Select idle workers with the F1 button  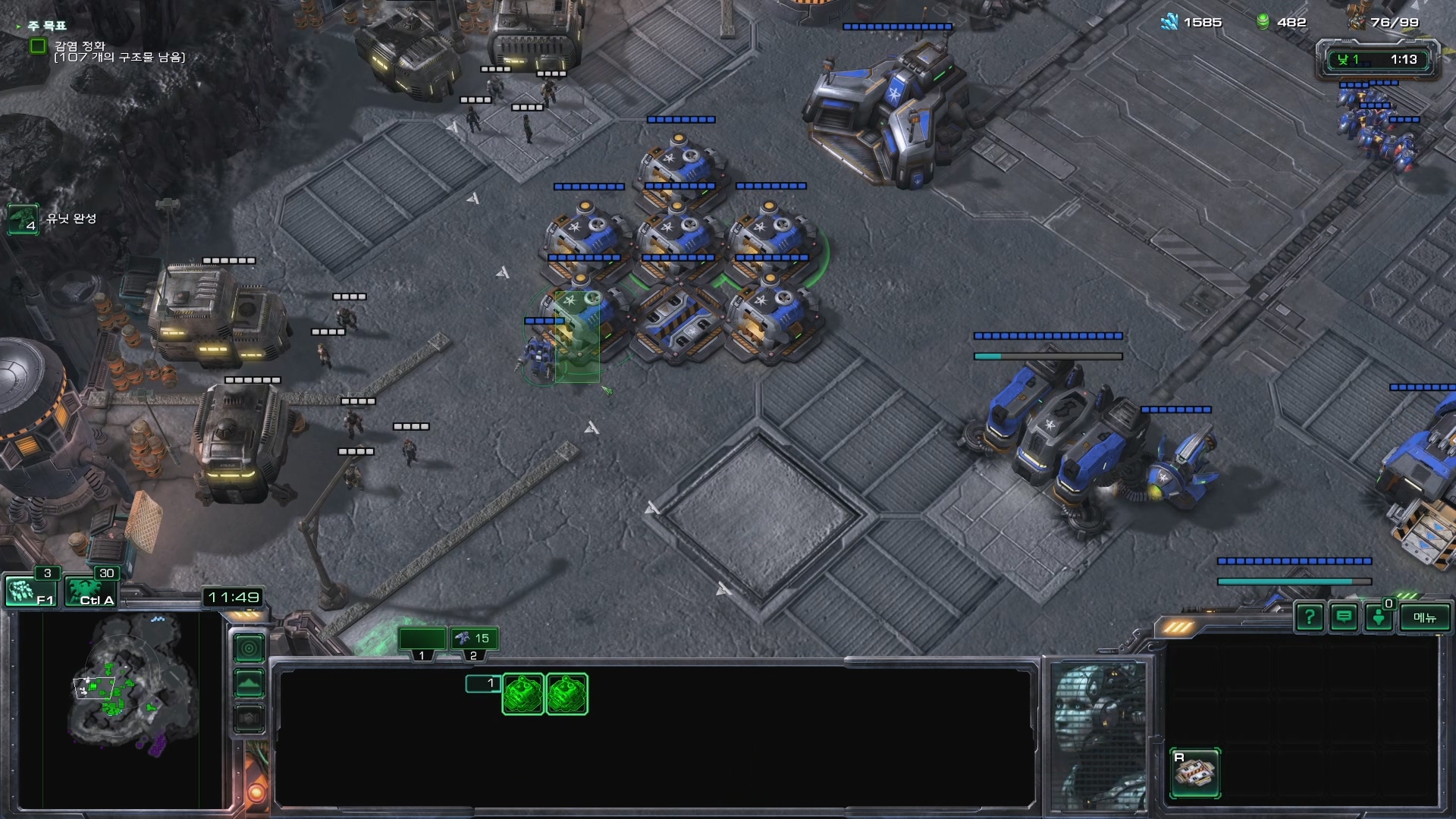[30, 591]
